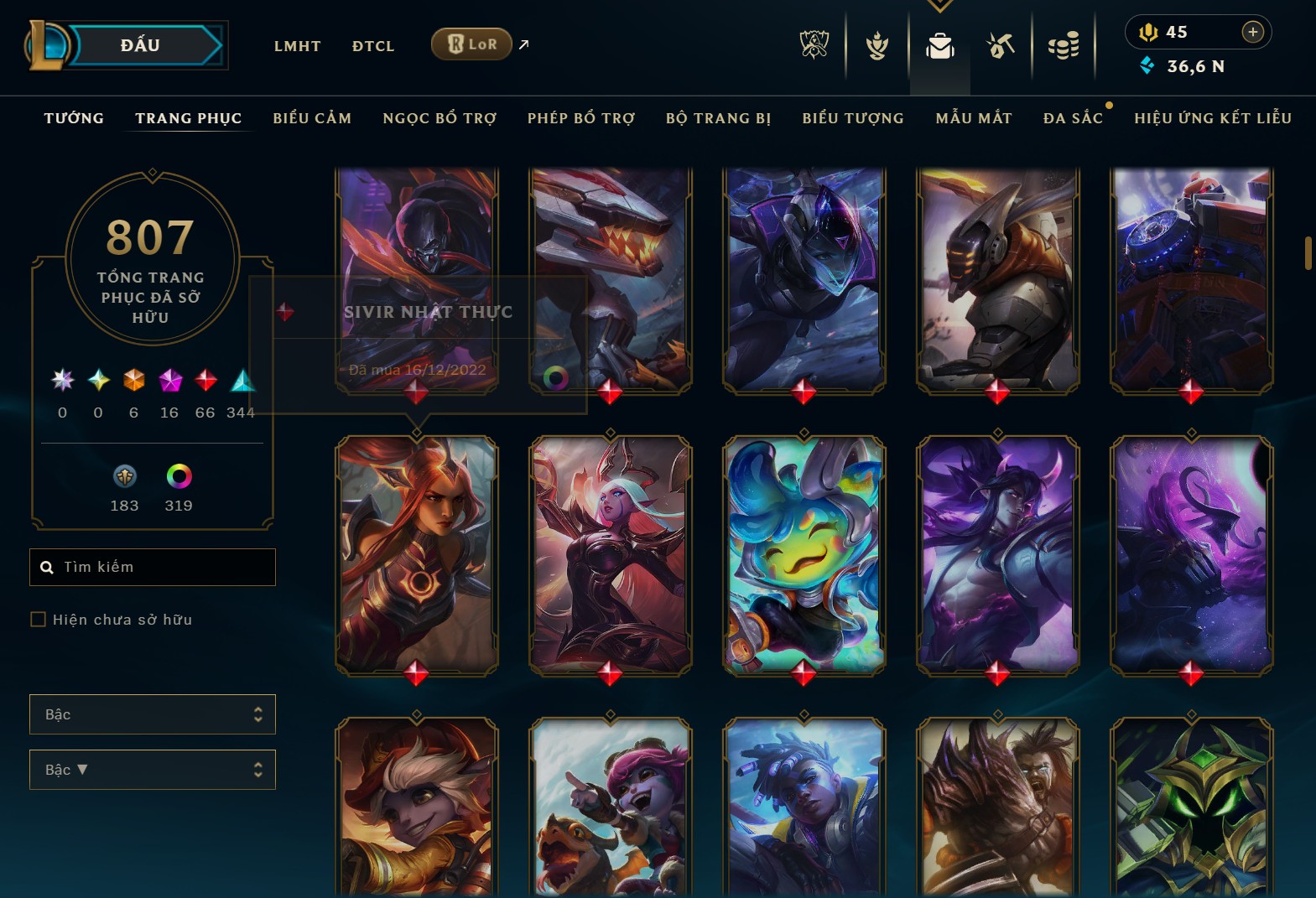The height and width of the screenshot is (898, 1316).
Task: Open the store coins icon
Action: coord(1064,46)
